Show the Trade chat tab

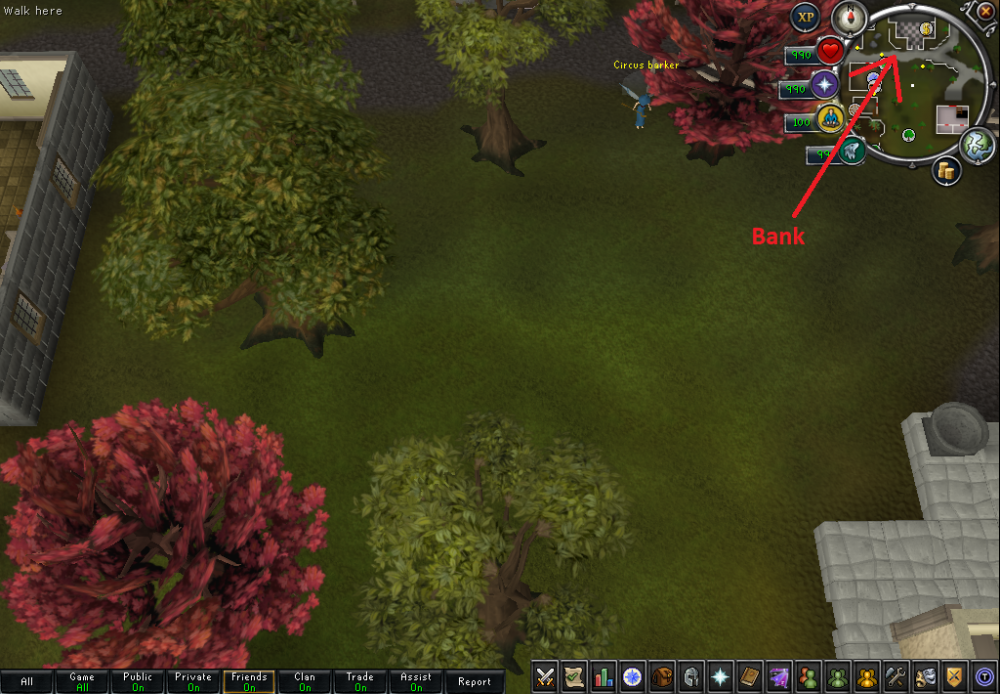[360, 682]
